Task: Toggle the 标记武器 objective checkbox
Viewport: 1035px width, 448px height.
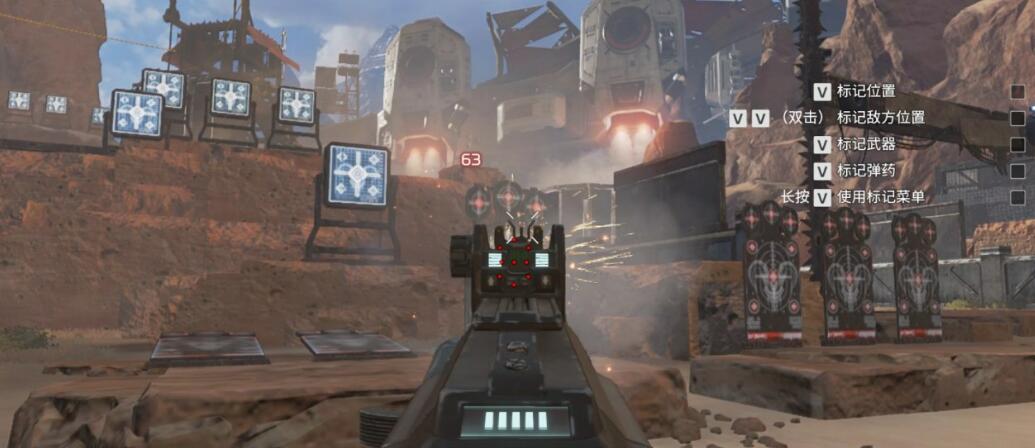Action: 1017,145
